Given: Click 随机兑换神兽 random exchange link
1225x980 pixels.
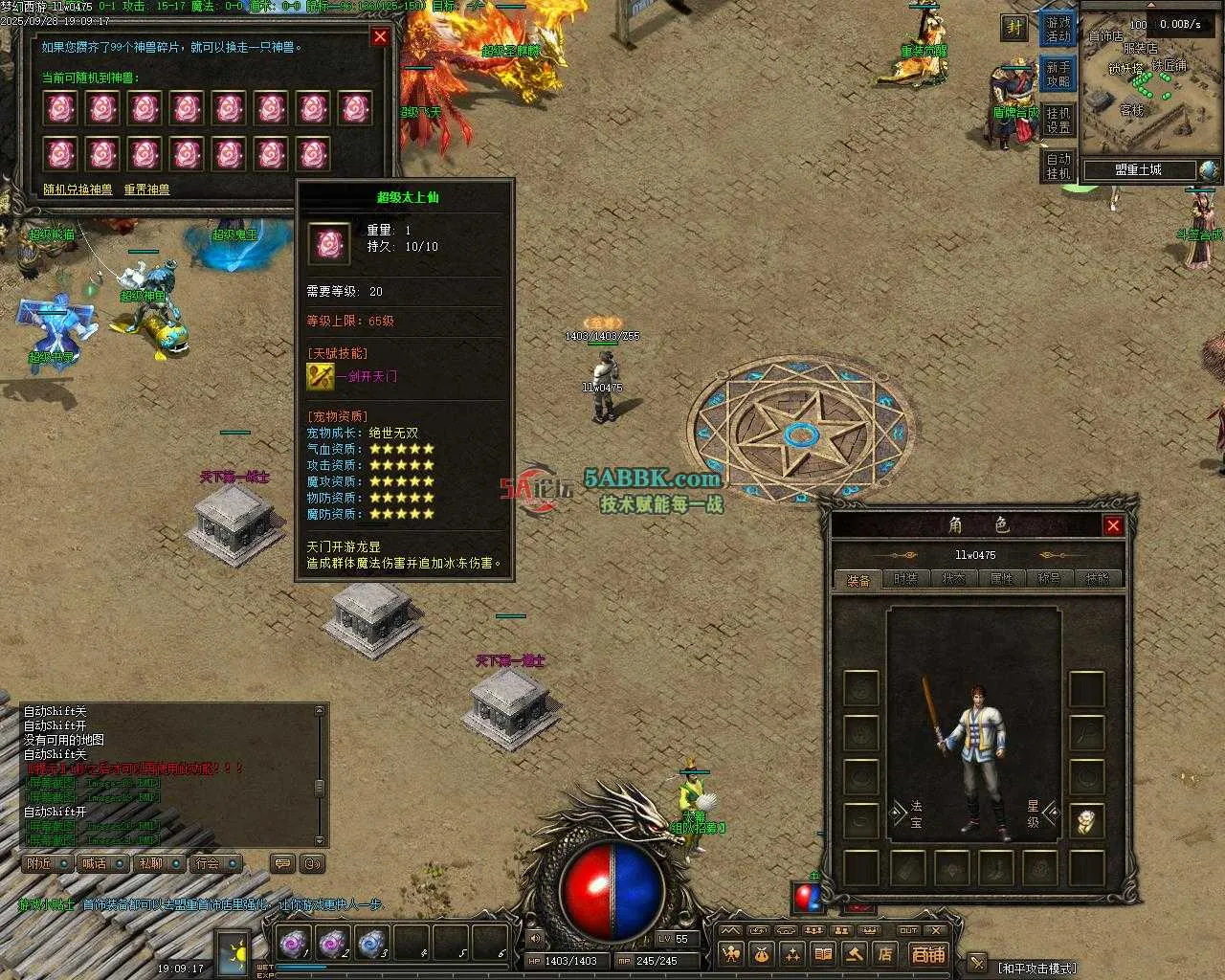Looking at the screenshot, I should pos(78,189).
